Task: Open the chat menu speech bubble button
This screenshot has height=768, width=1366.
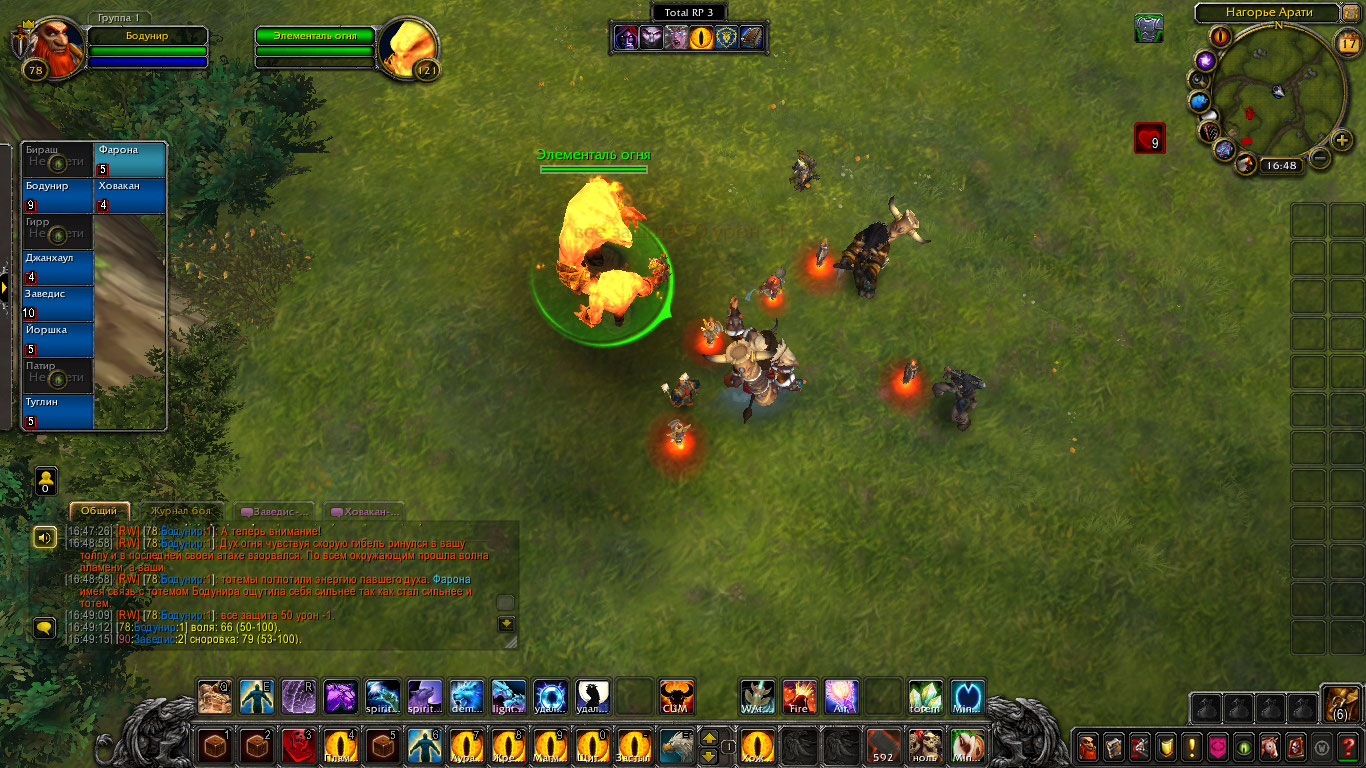Action: pyautogui.click(x=44, y=628)
